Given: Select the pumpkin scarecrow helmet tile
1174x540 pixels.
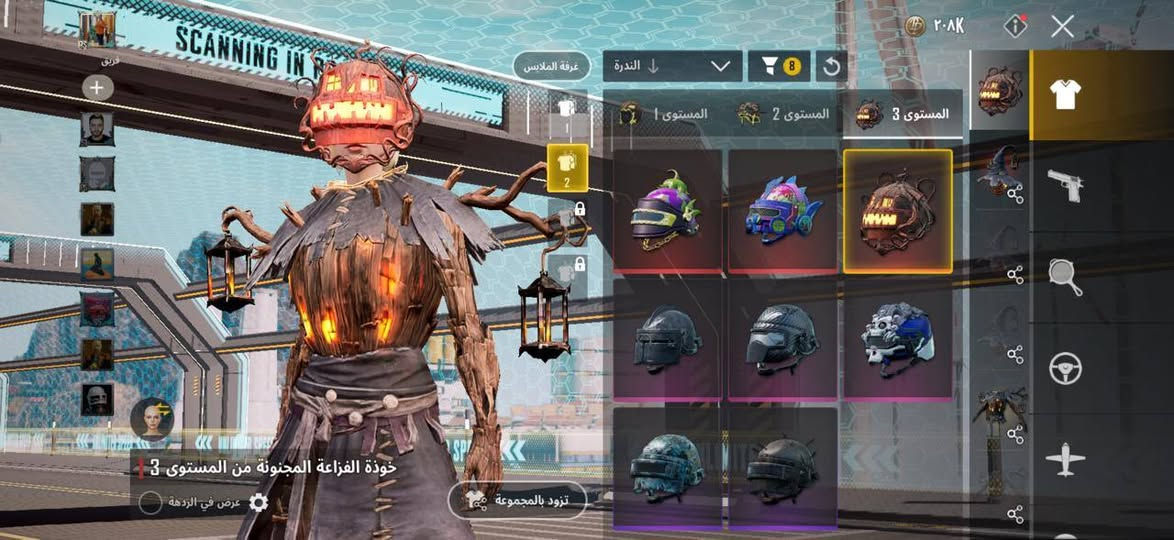Looking at the screenshot, I should [897, 211].
